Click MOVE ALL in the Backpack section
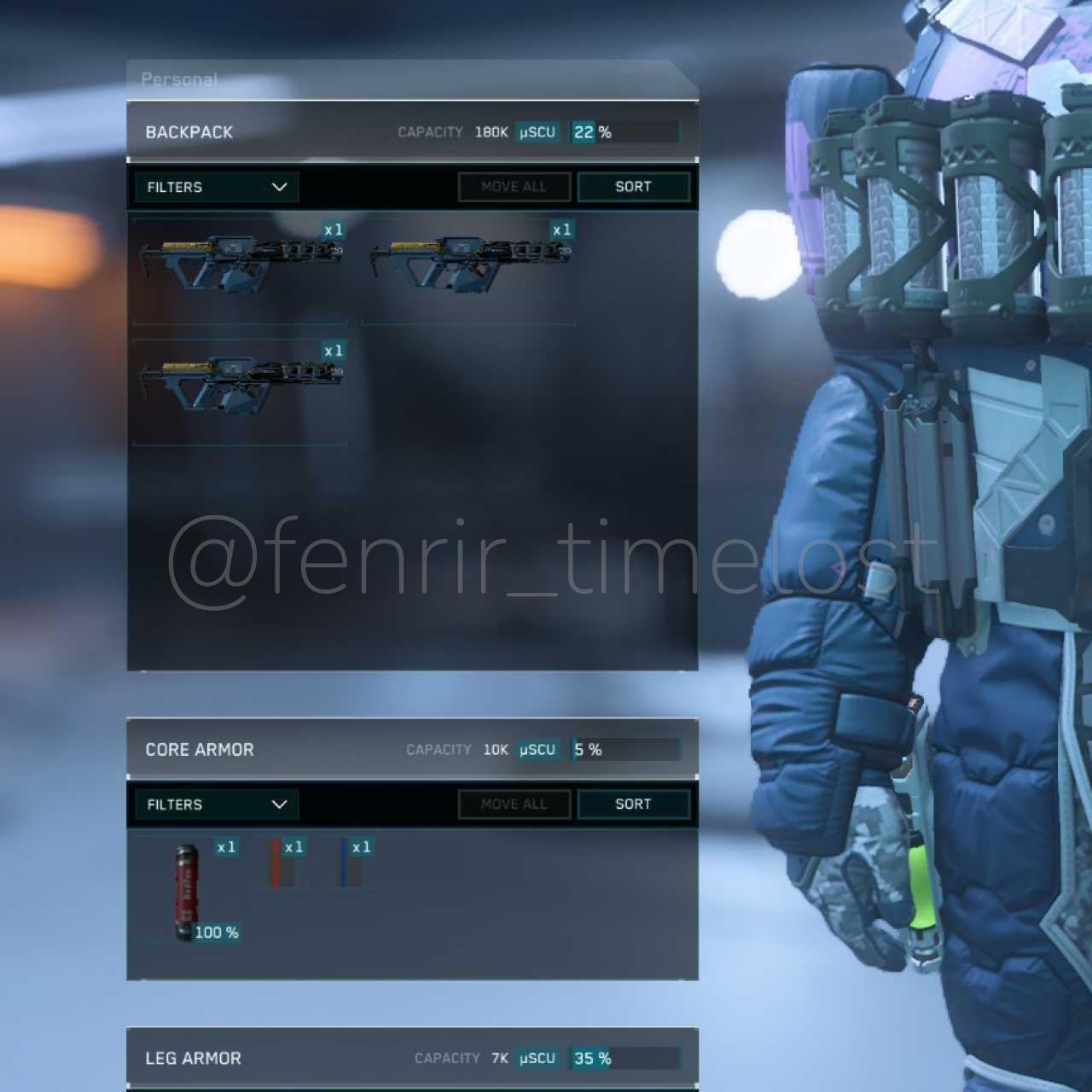The width and height of the screenshot is (1092, 1092). point(514,187)
